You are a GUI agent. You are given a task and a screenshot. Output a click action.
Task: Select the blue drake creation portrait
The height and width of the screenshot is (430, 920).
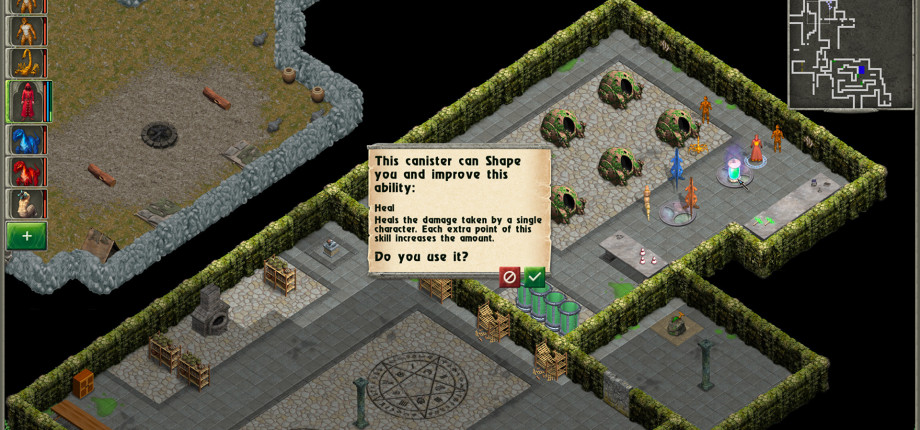(26, 140)
